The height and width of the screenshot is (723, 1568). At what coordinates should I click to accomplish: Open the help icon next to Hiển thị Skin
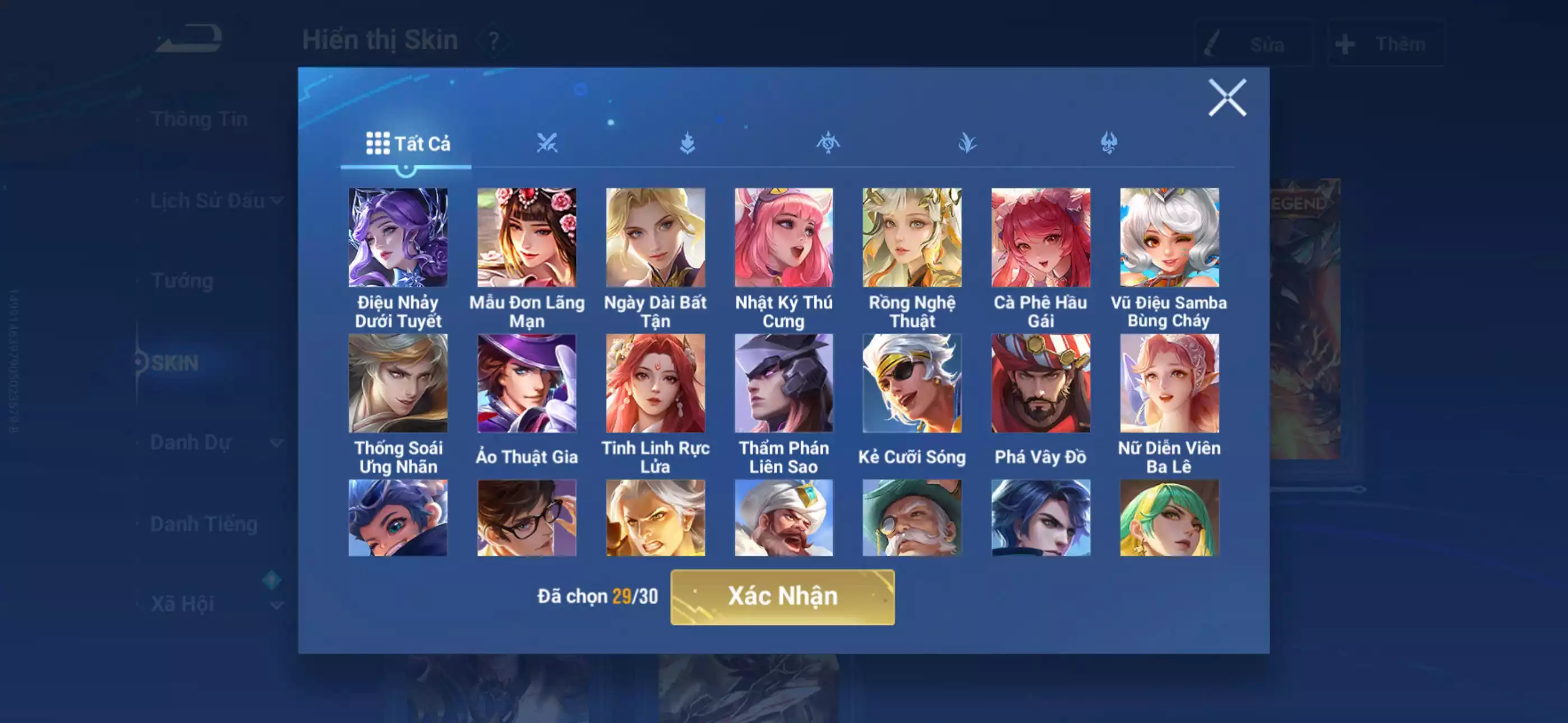pos(494,41)
